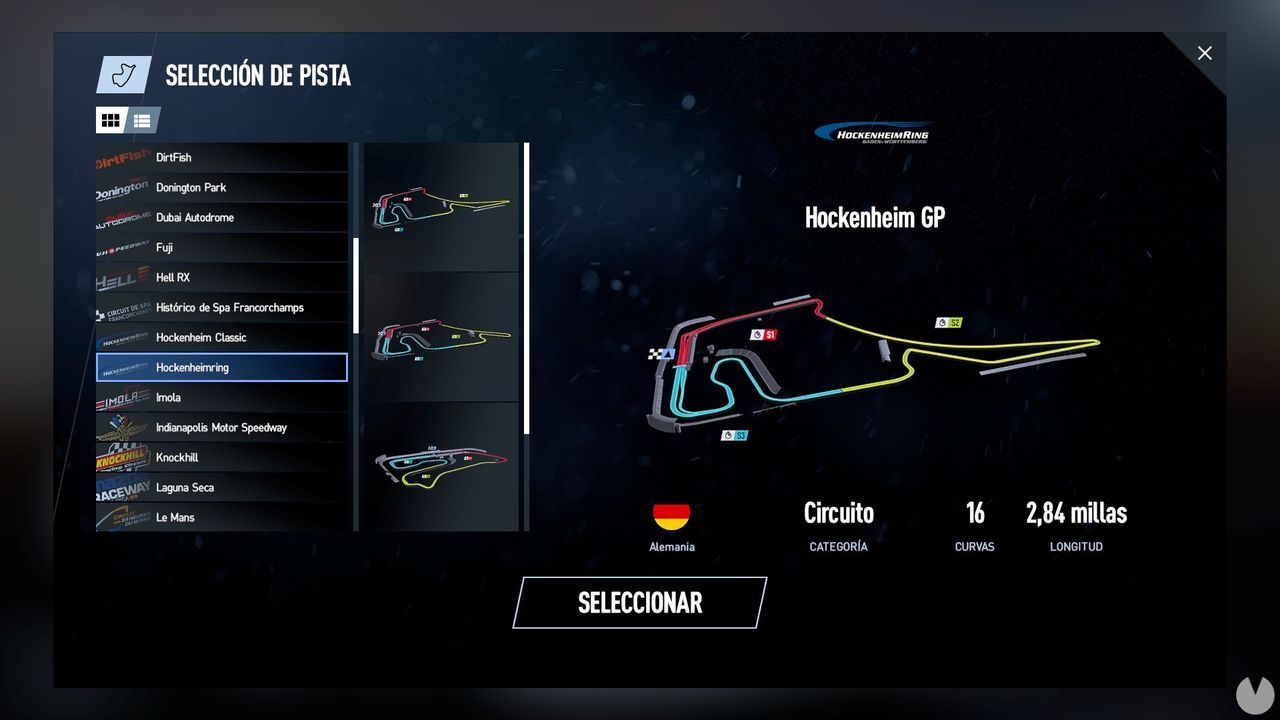Image resolution: width=1280 pixels, height=720 pixels.
Task: Close the track selection screen
Action: pyautogui.click(x=1205, y=53)
